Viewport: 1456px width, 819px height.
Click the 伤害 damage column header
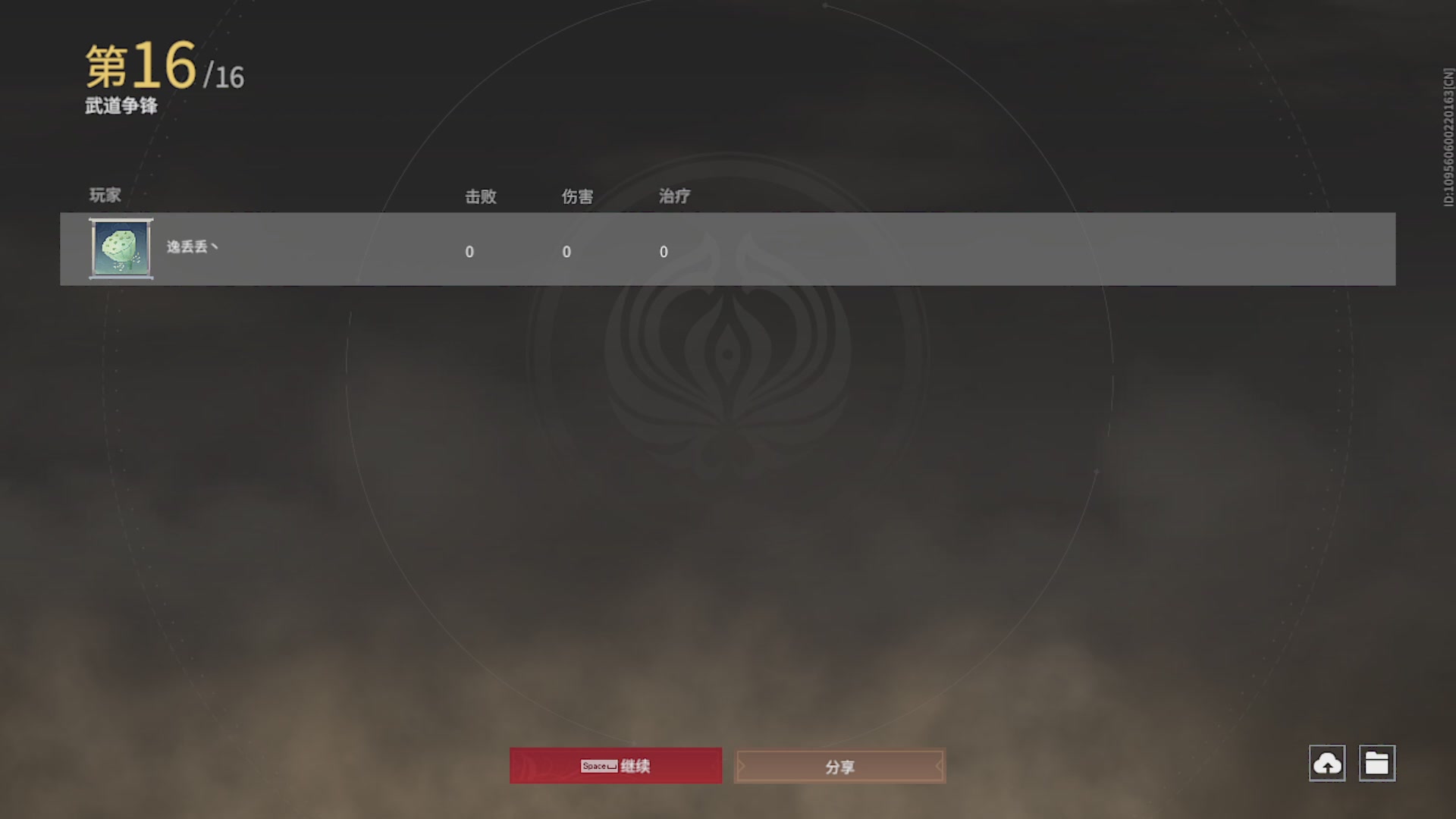[x=577, y=196]
